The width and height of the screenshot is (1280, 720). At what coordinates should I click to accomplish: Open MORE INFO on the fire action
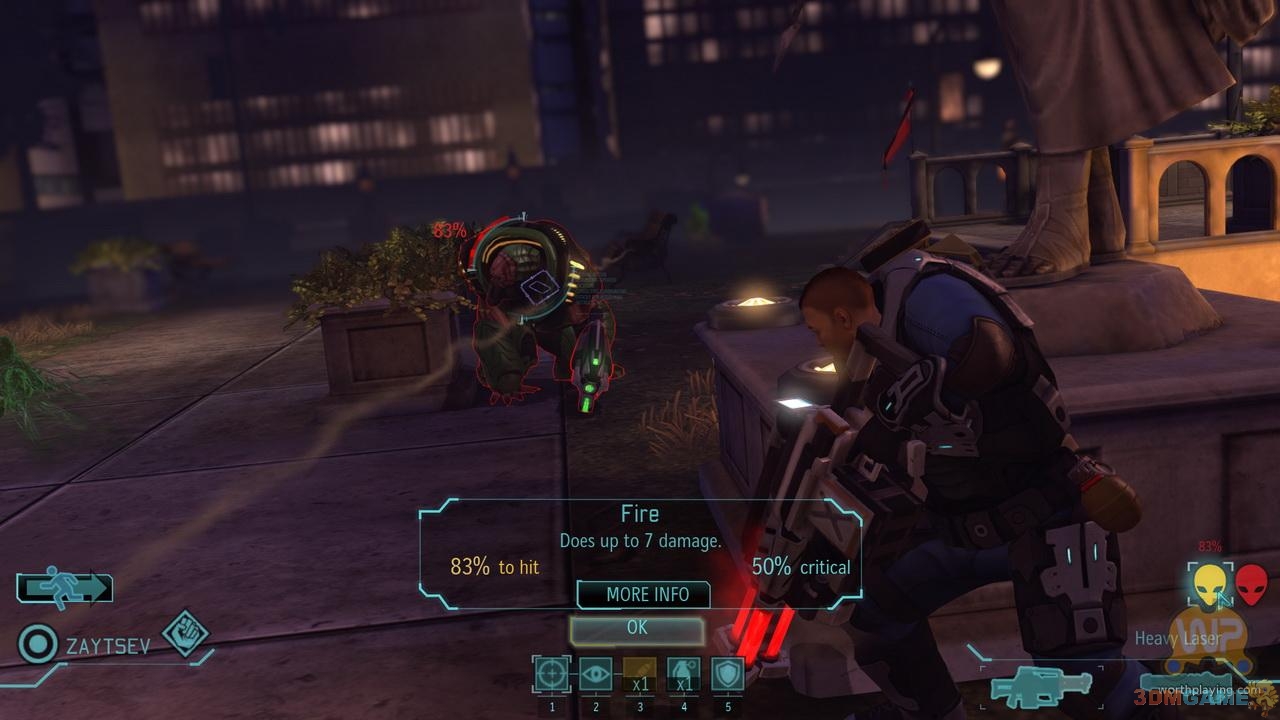click(x=646, y=594)
